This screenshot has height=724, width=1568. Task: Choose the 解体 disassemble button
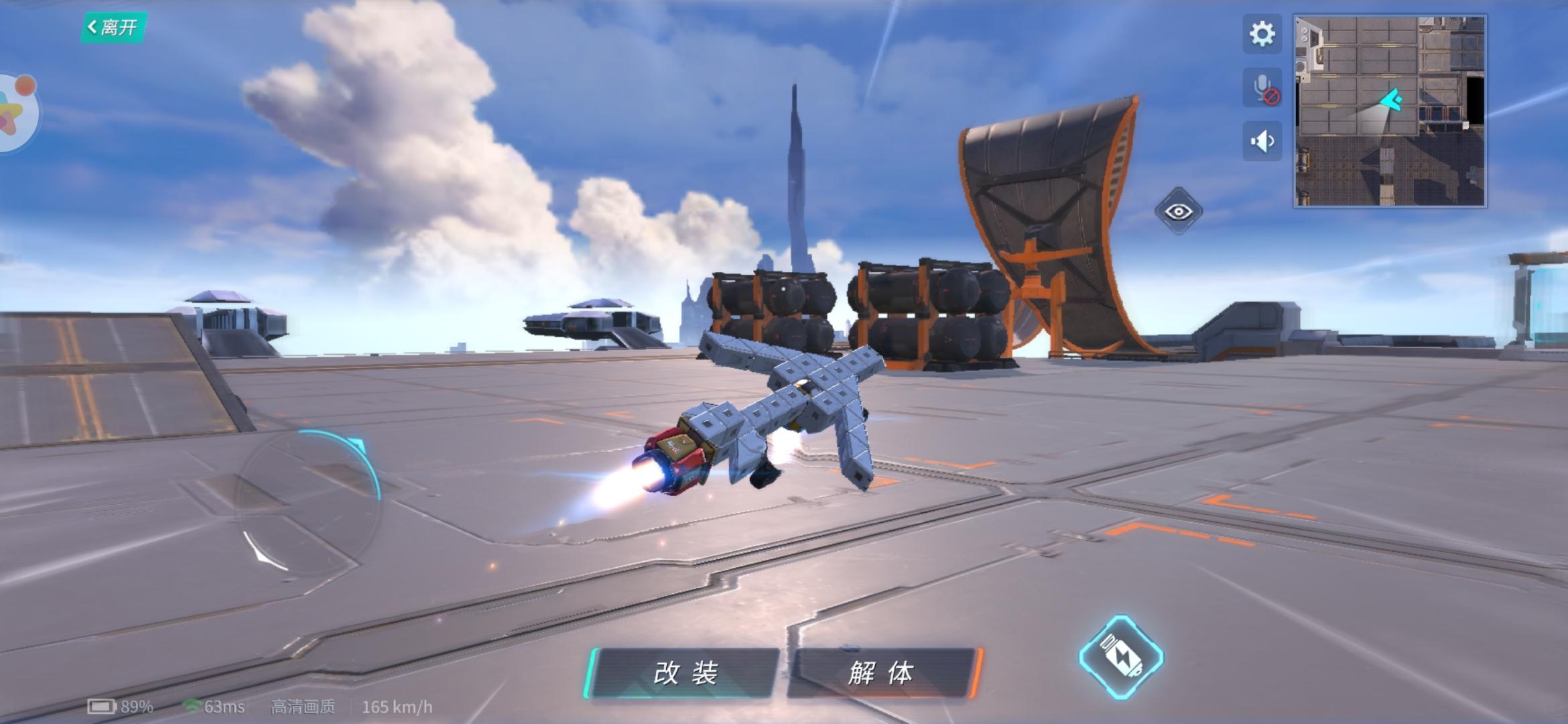click(882, 673)
